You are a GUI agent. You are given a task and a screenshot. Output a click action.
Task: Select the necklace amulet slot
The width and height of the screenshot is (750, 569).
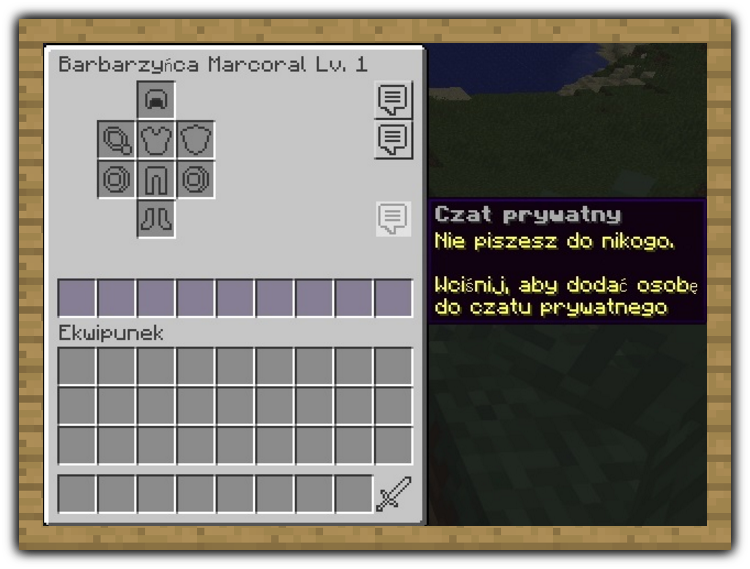click(117, 139)
